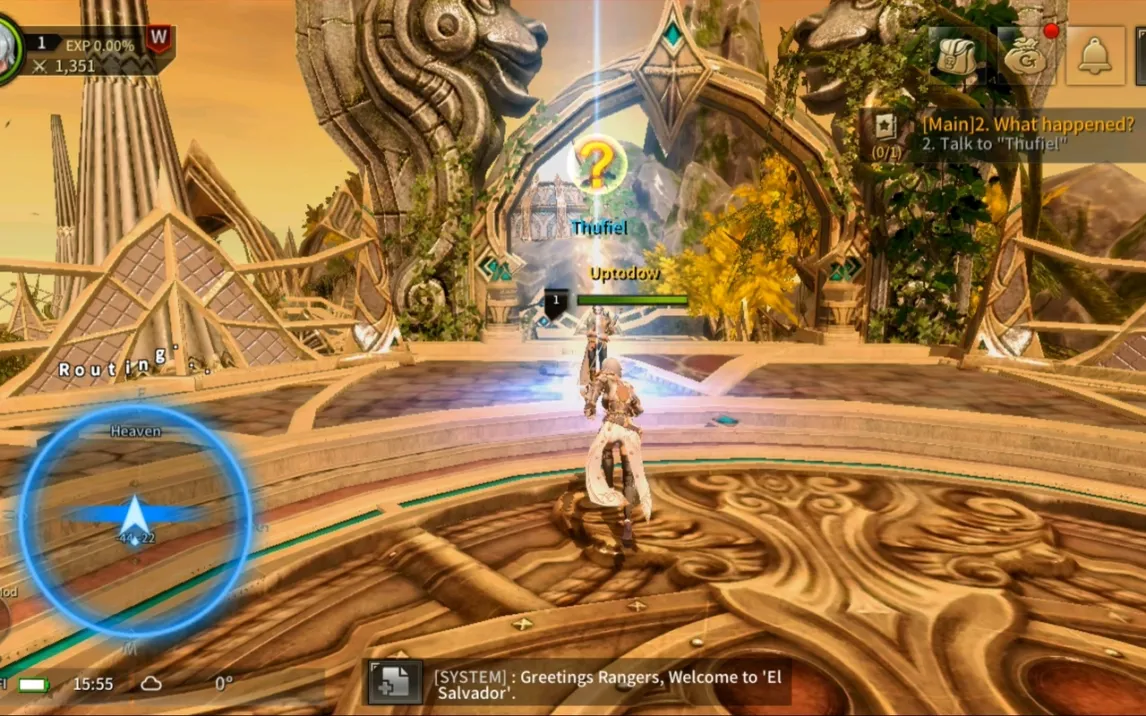Click the quest star book icon
This screenshot has width=1146, height=716.
pos(886,127)
